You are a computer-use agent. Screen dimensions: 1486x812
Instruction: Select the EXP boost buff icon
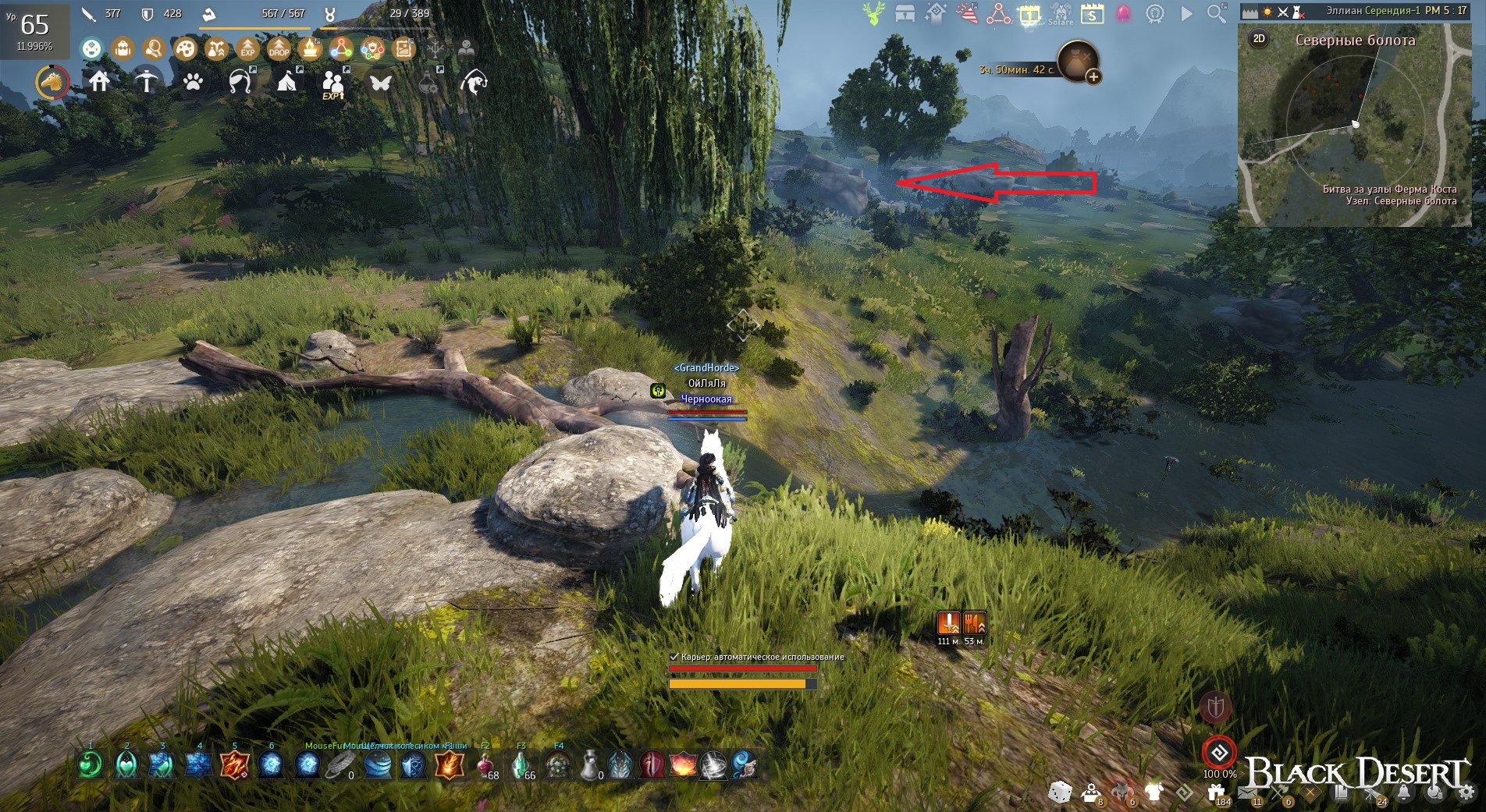click(x=247, y=49)
